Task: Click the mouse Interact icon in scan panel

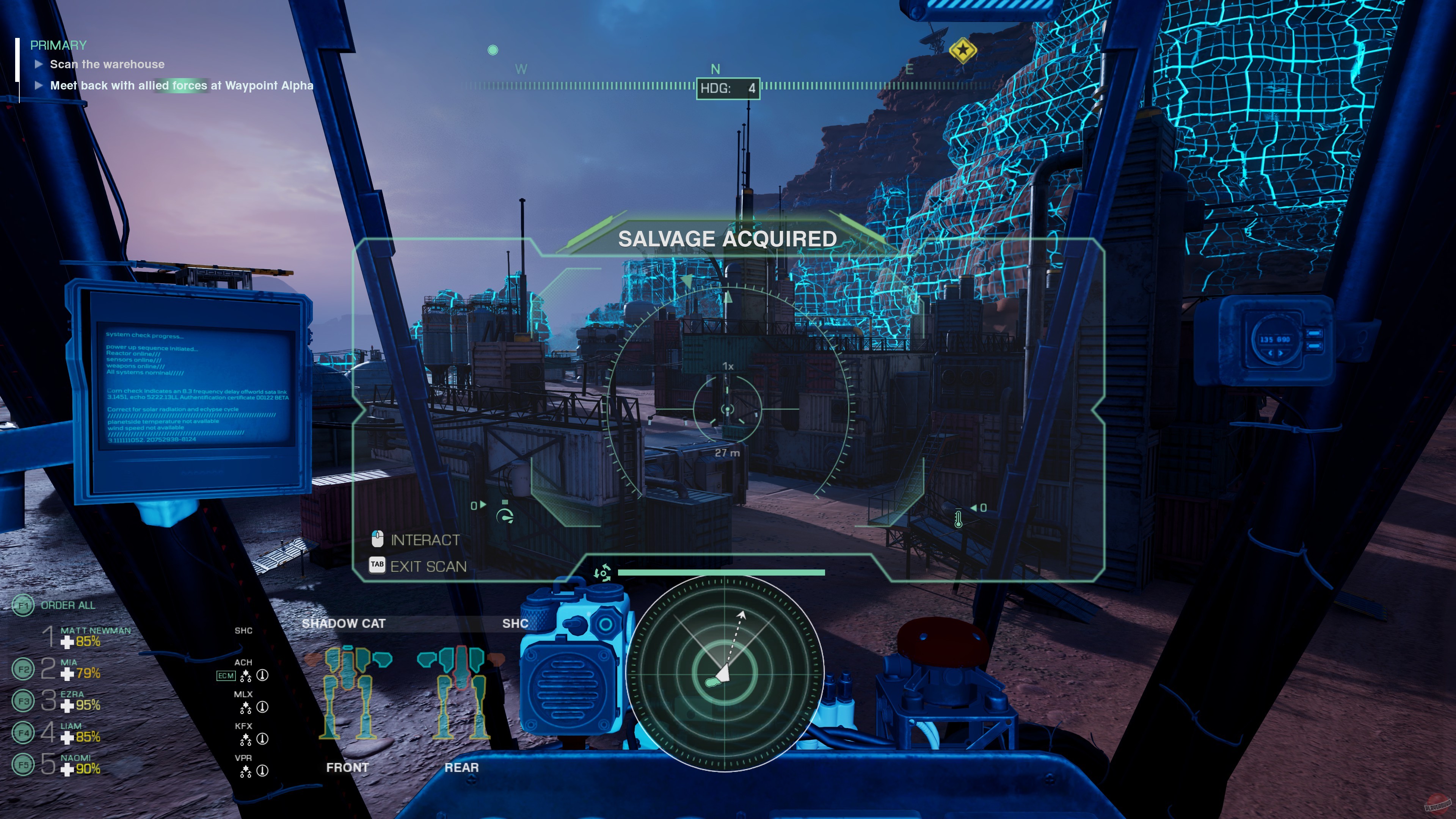Action: coord(377,539)
